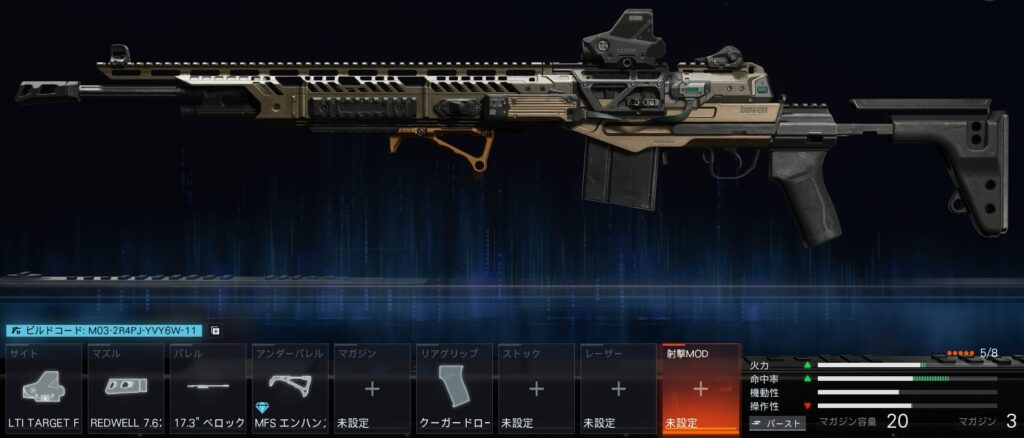Choose the 17.3" barrel slot
The width and height of the screenshot is (1024, 438).
tap(208, 389)
